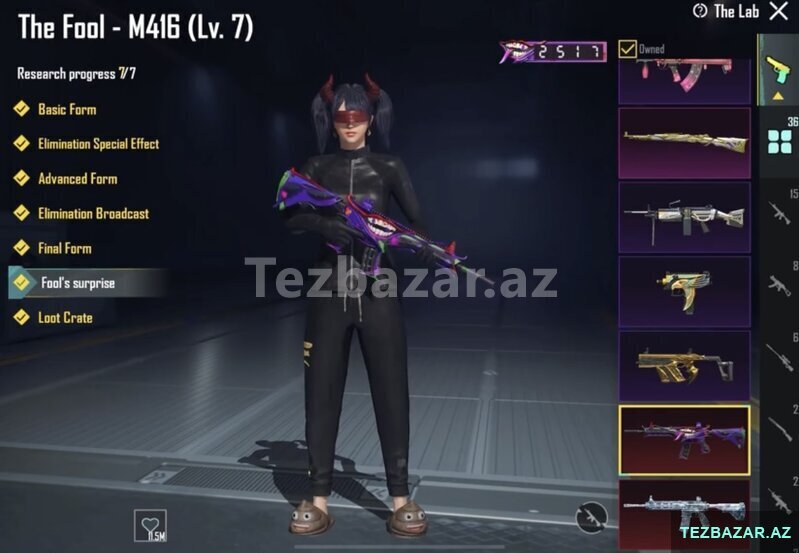
Task: Choose Advanced Form research stage
Action: [x=77, y=179]
